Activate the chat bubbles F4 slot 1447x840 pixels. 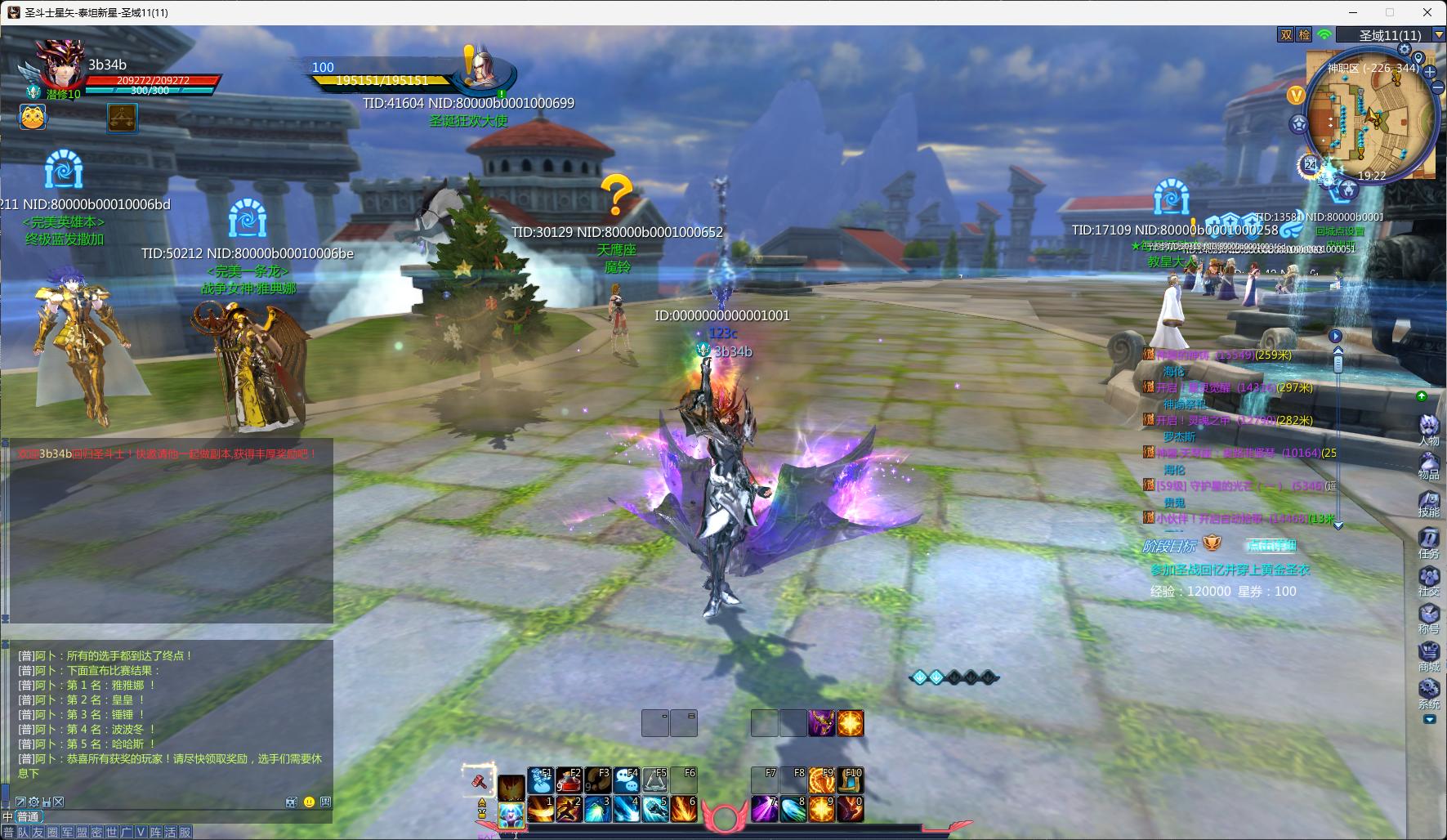click(x=627, y=781)
